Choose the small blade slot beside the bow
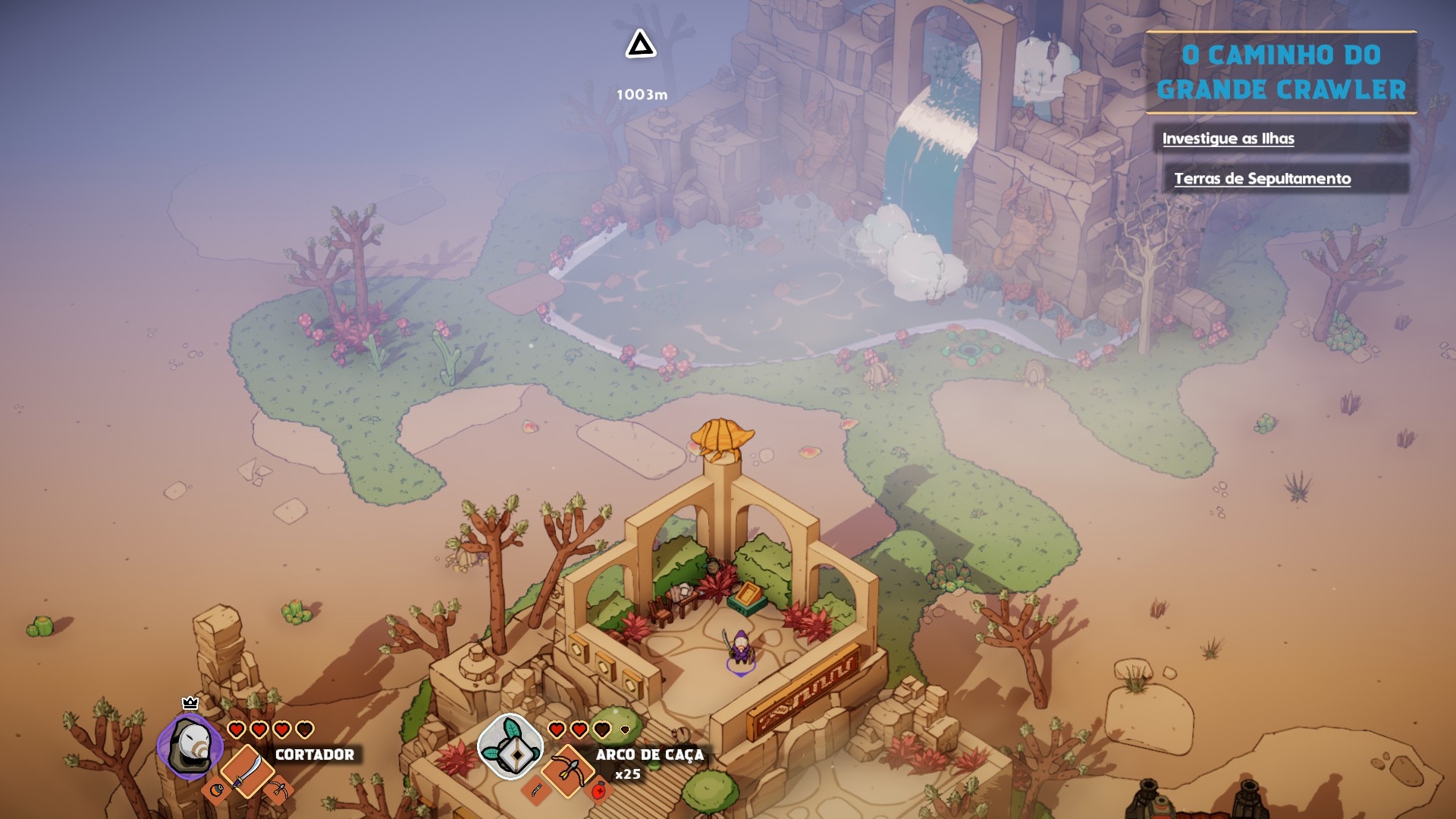The height and width of the screenshot is (819, 1456). click(x=537, y=791)
